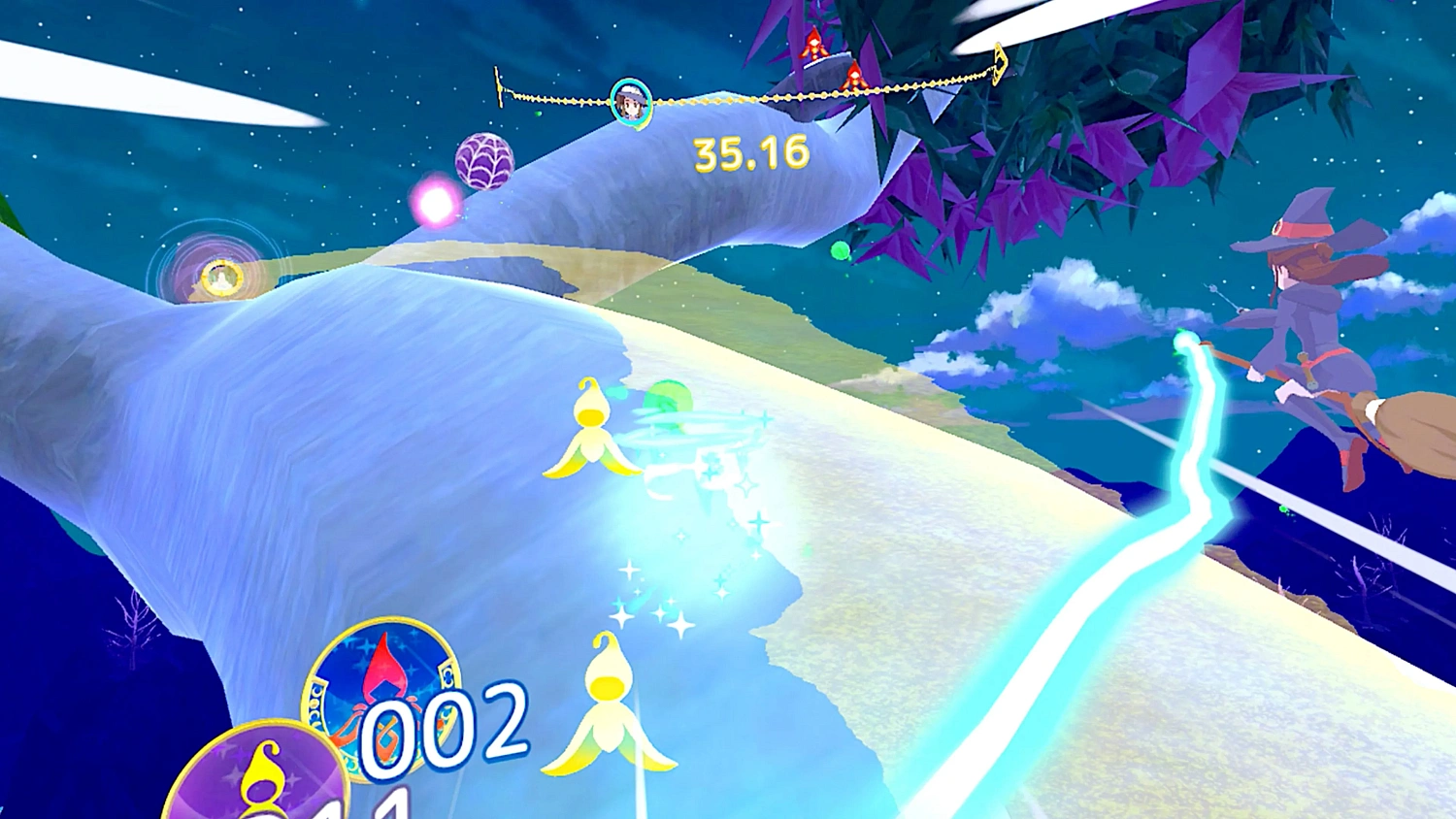Click the player portrait marker on the progress bar
1456x819 pixels.
point(630,101)
